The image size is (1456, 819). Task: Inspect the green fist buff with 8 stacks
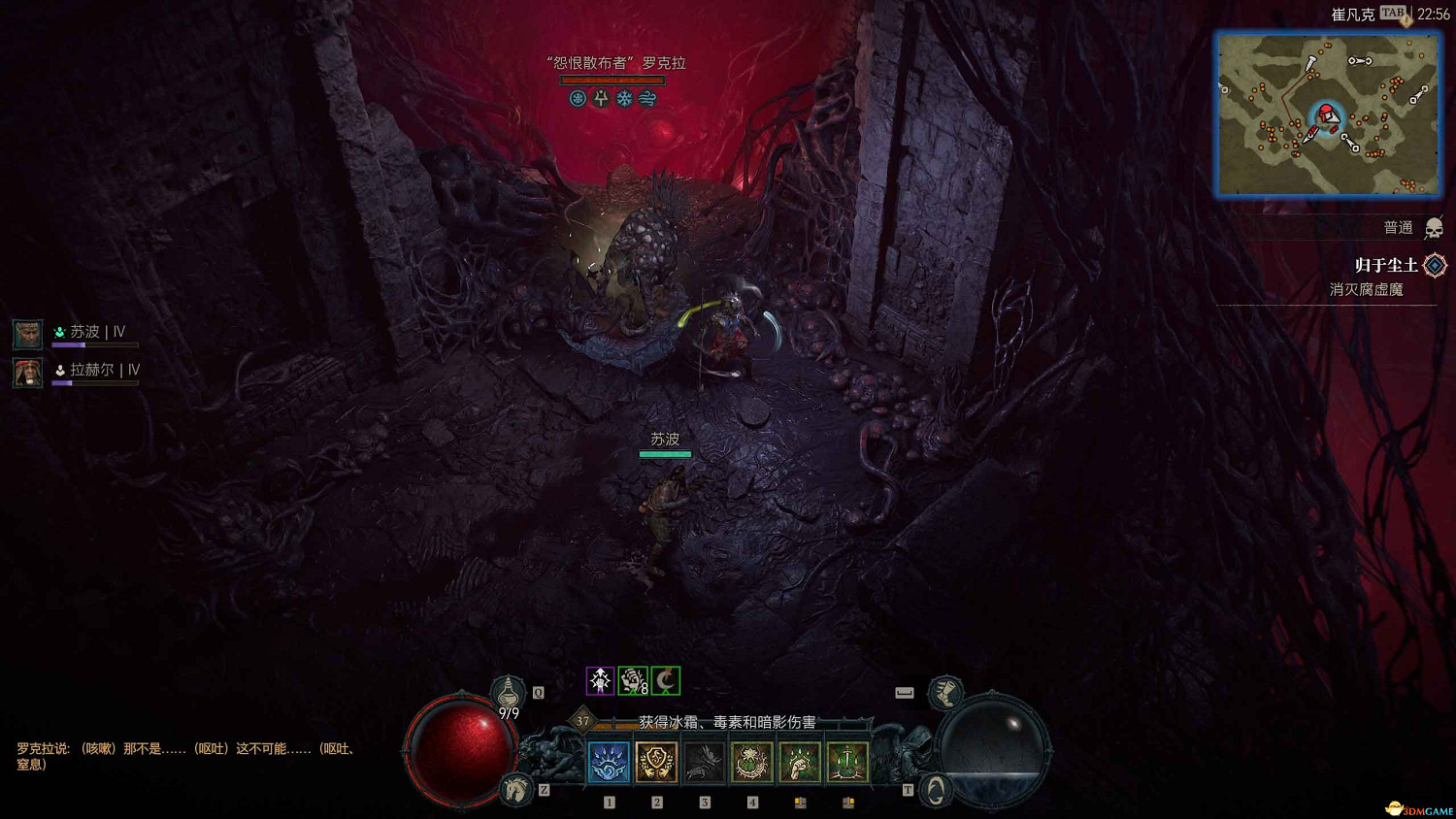point(633,681)
